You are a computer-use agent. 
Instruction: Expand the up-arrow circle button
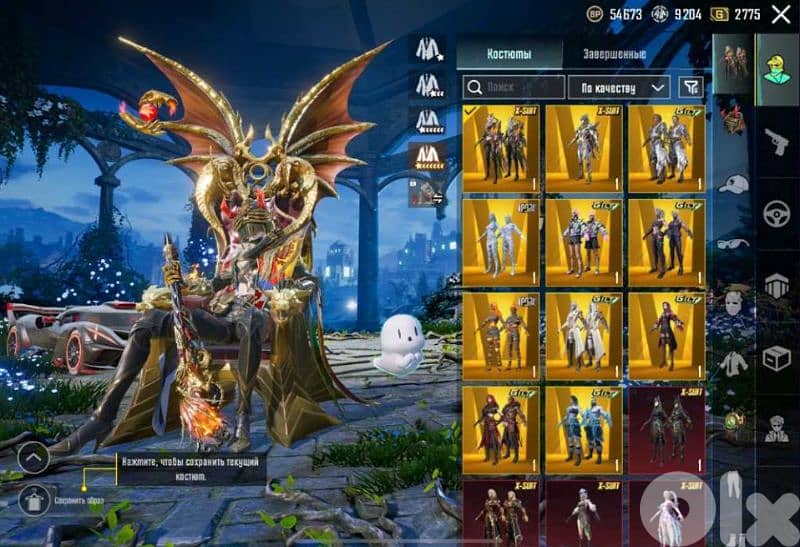coord(33,458)
